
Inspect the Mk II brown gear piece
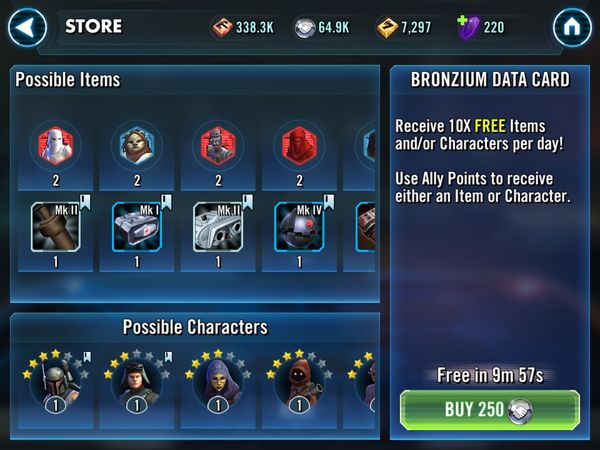56,227
